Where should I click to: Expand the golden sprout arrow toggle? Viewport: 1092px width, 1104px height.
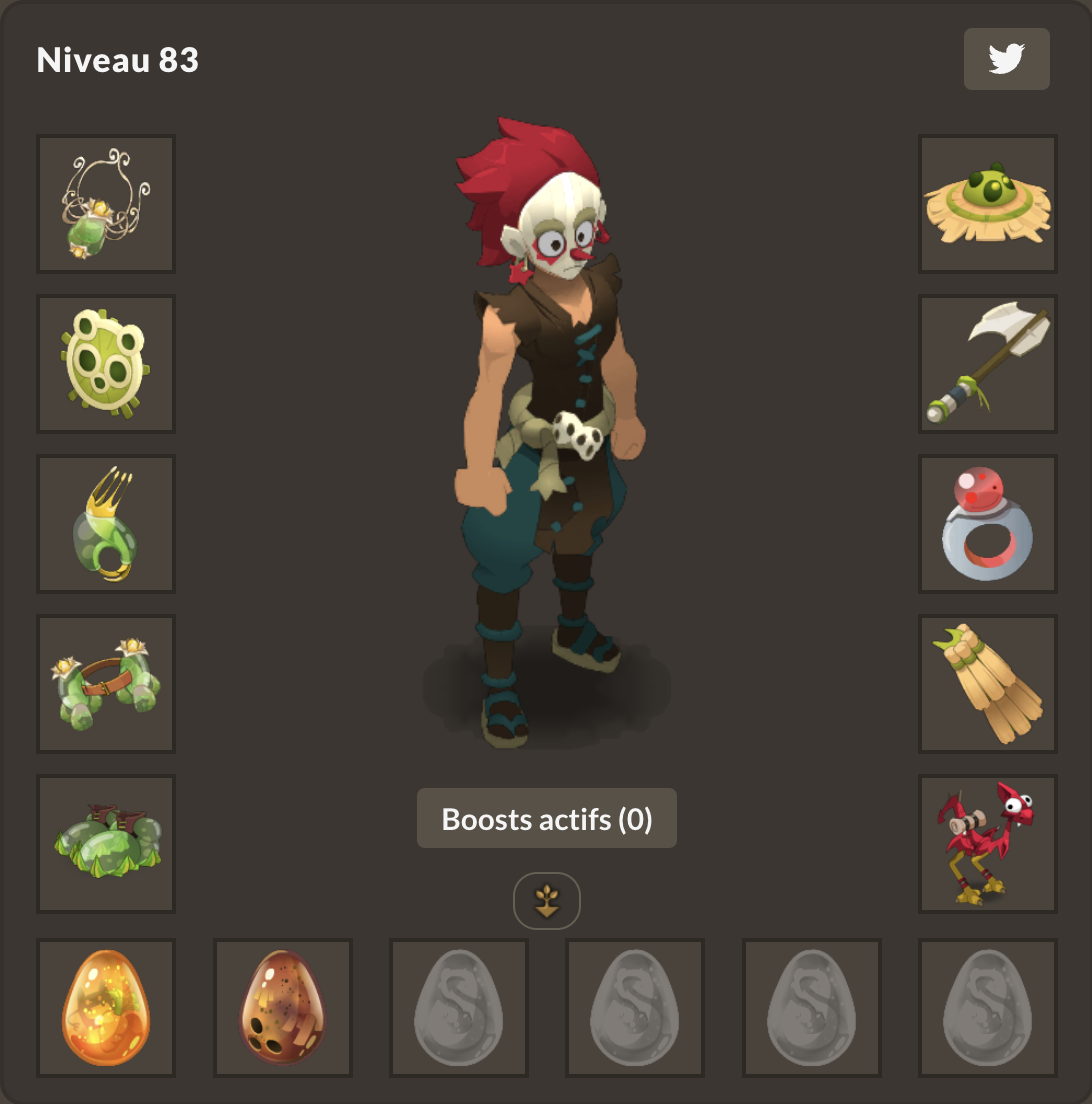(x=547, y=901)
